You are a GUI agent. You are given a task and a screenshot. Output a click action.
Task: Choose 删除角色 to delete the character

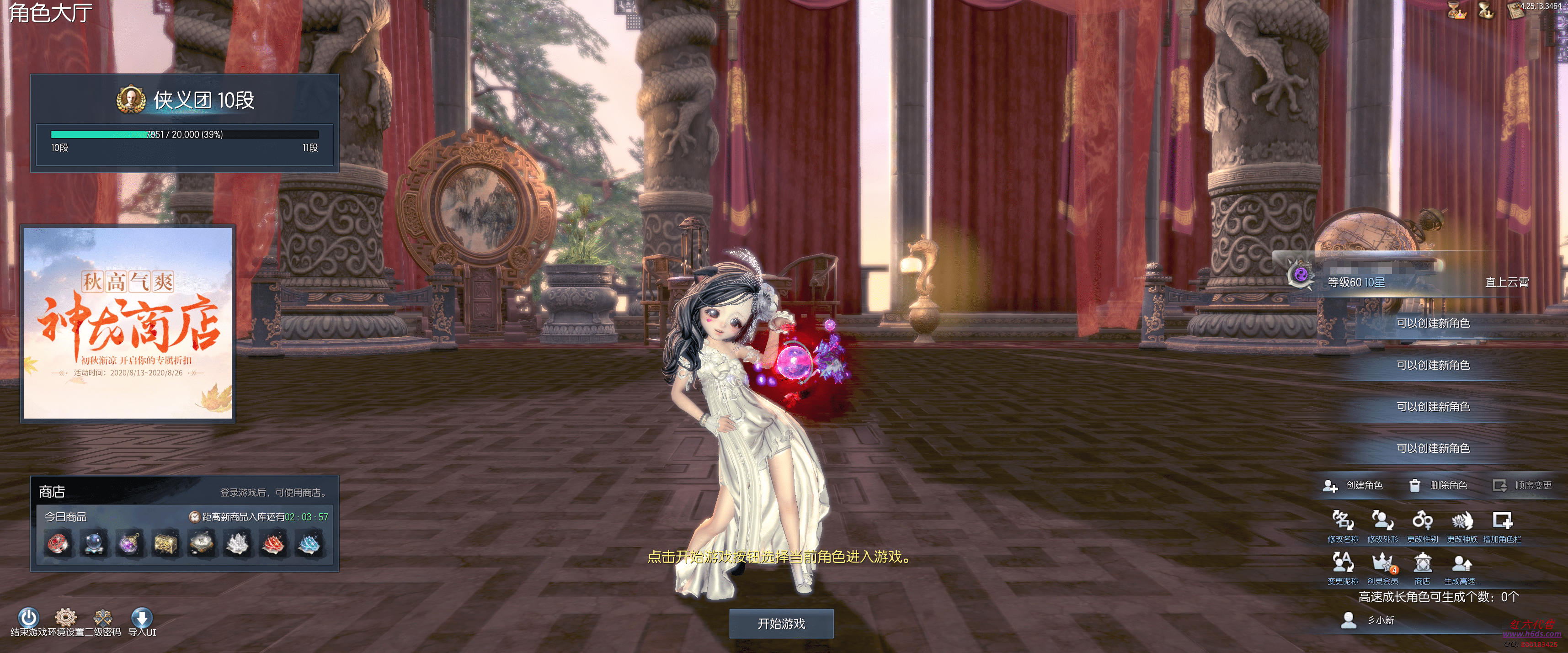1438,485
